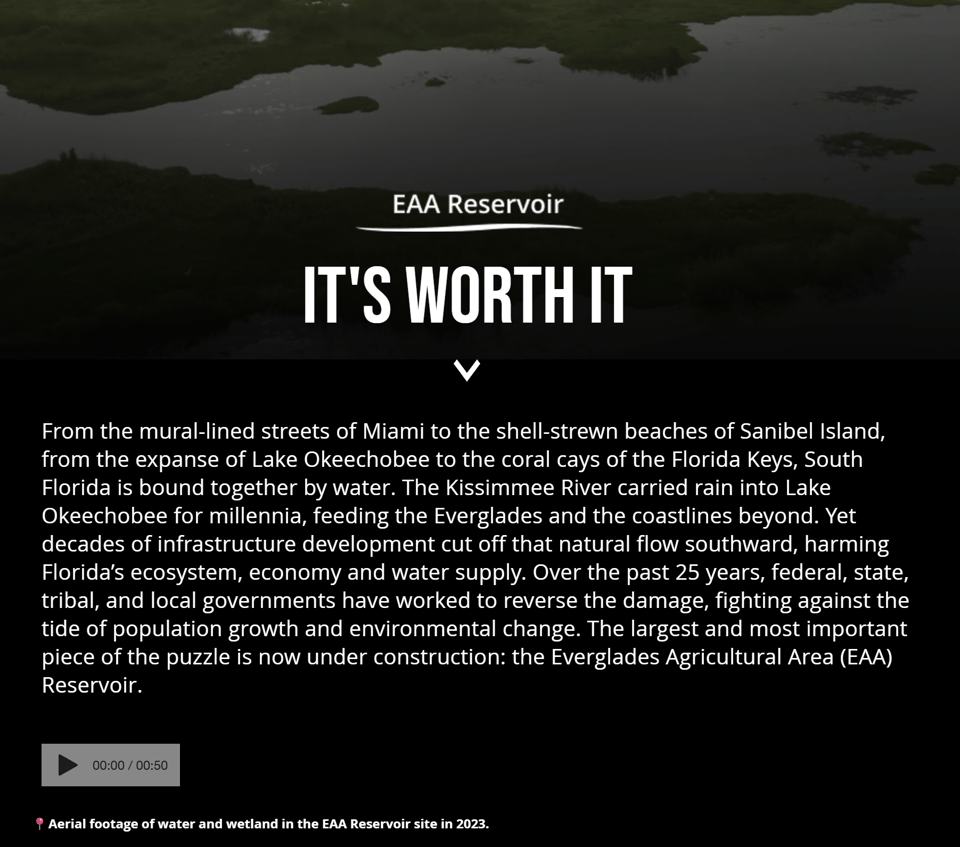Click the down chevron arrow below the title

click(x=467, y=370)
